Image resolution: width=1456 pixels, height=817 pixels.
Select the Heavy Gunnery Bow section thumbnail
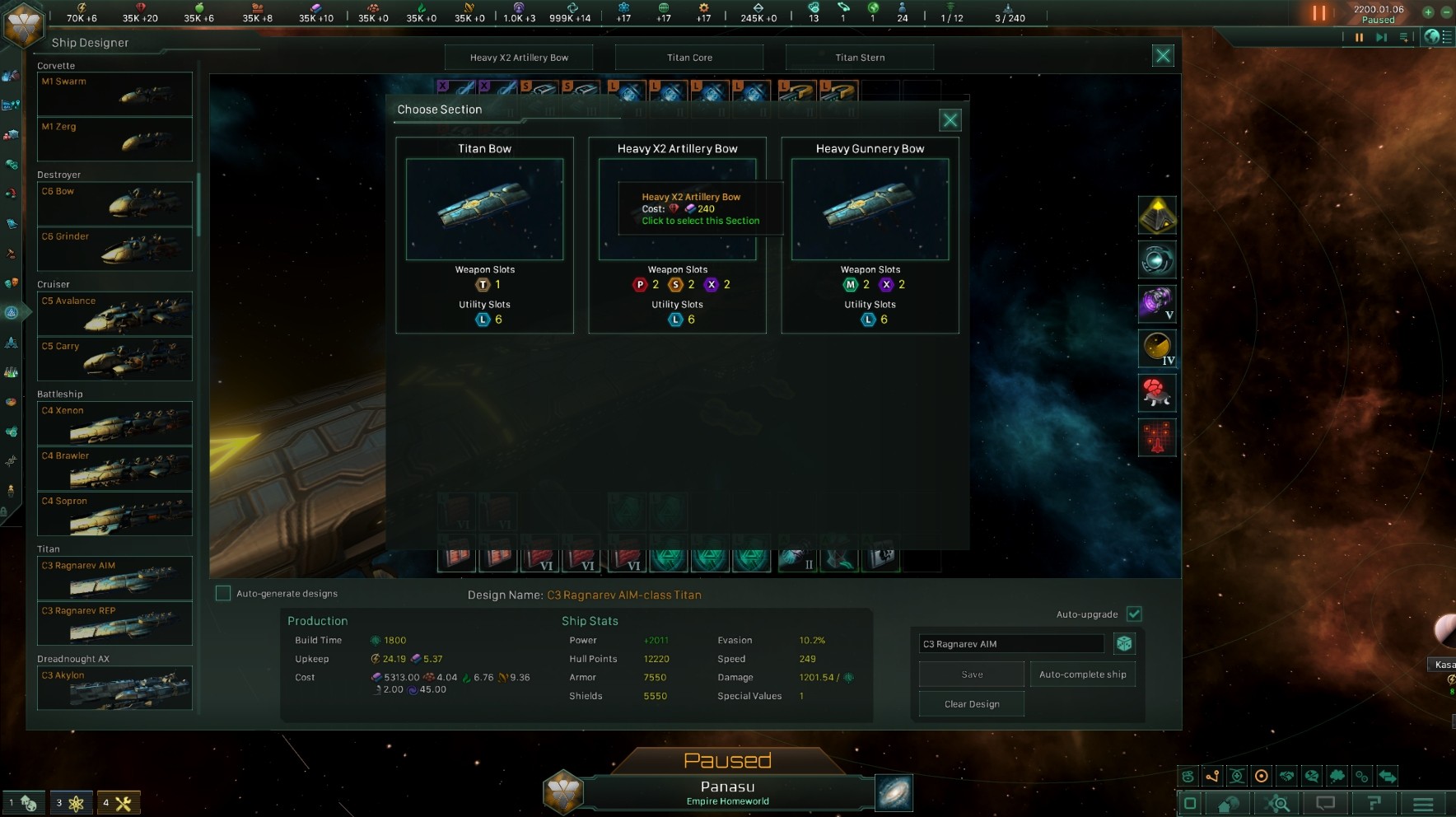[870, 209]
